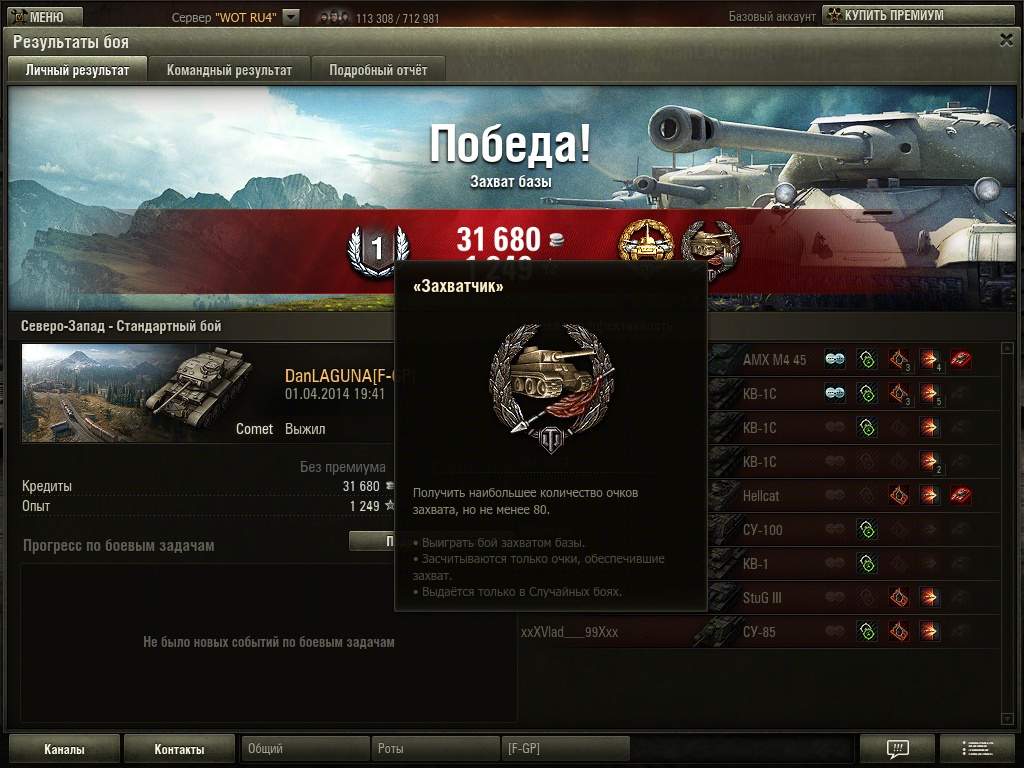Click the bulleted list button
The image size is (1024, 768).
tap(976, 749)
